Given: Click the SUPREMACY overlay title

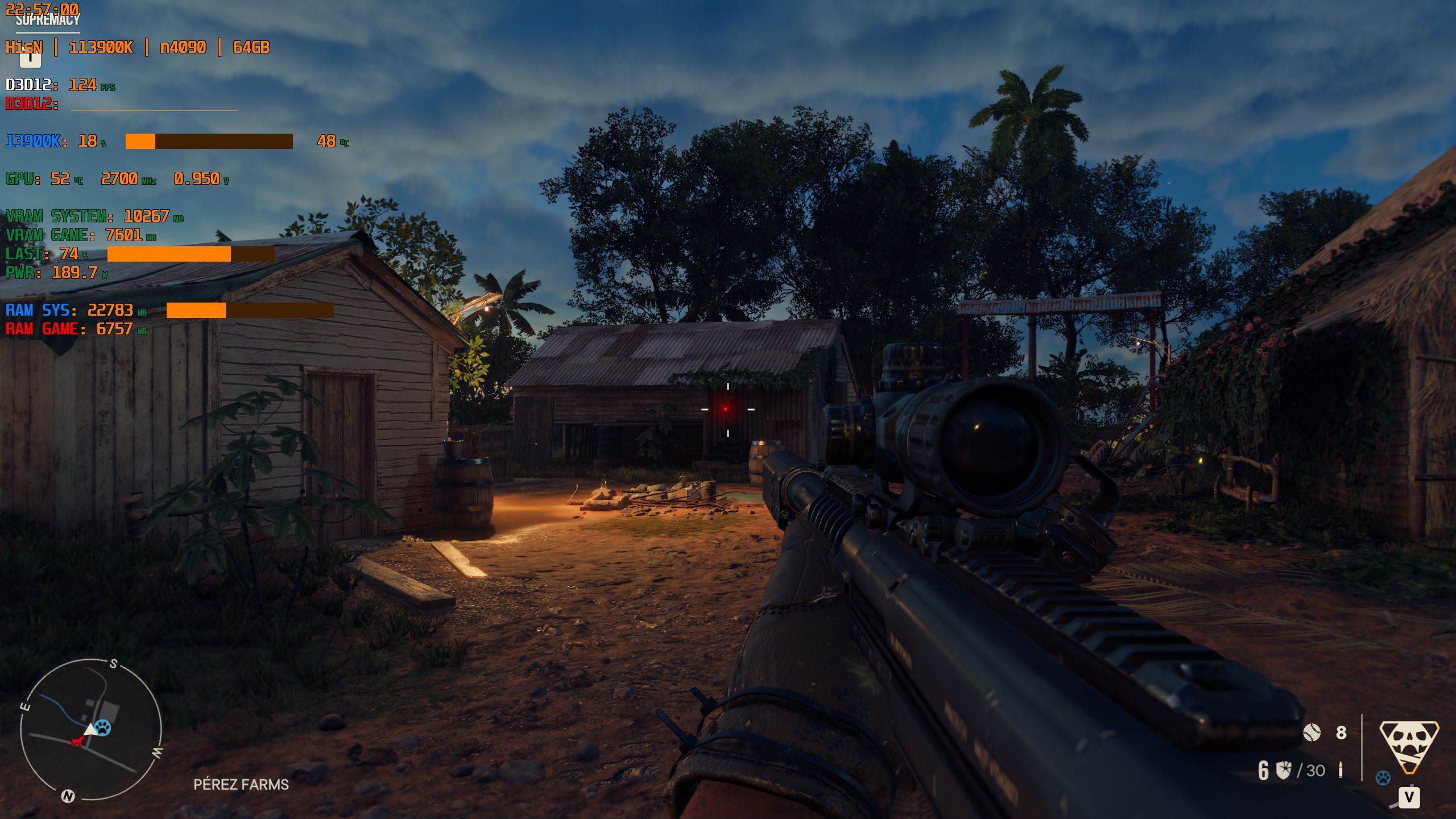Looking at the screenshot, I should [x=47, y=19].
